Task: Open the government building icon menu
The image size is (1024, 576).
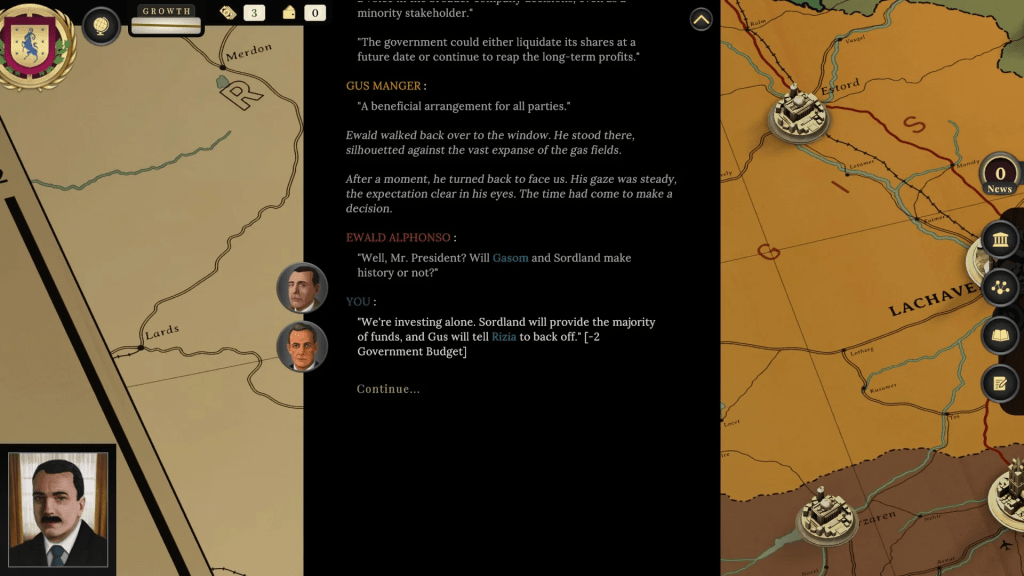Action: (x=1000, y=240)
